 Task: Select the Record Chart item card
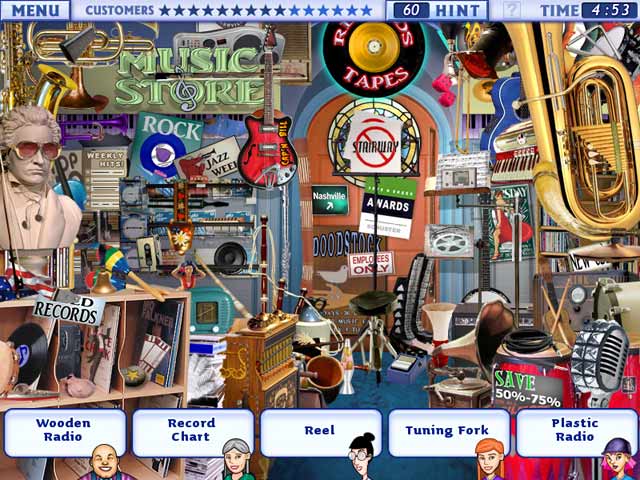(x=191, y=431)
